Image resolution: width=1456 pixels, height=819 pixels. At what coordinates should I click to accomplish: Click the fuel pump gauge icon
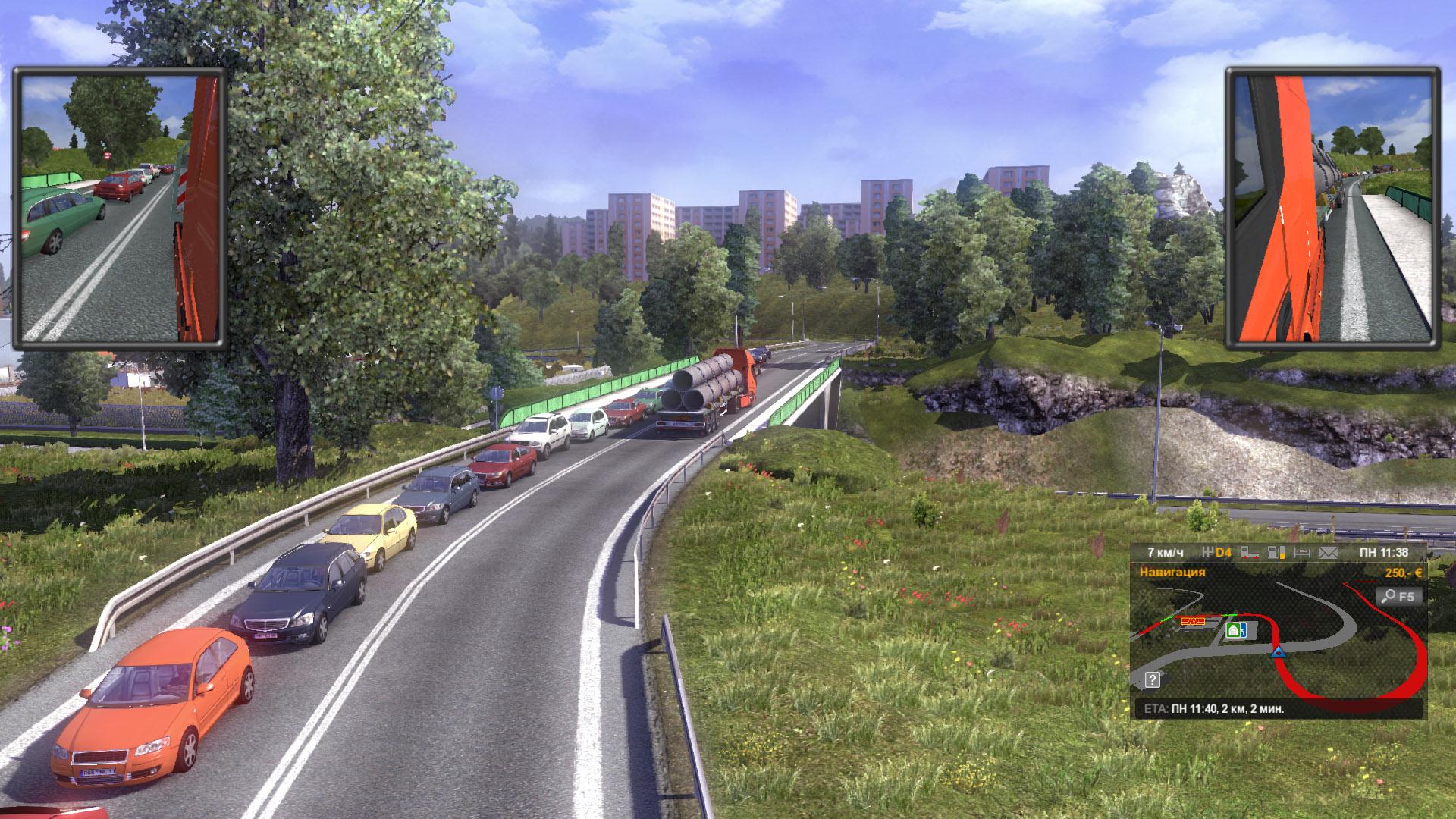click(1276, 553)
